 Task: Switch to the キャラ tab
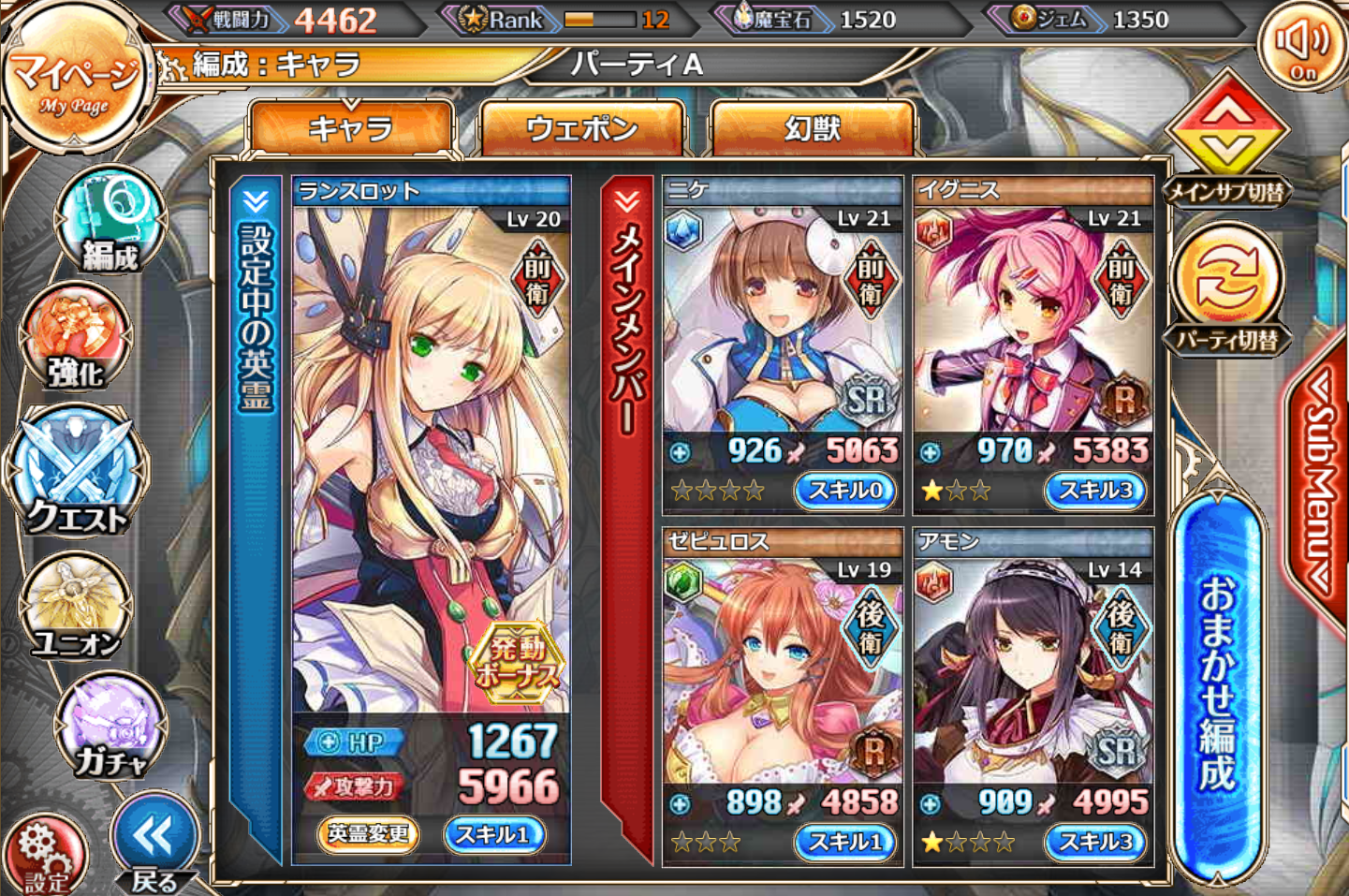(x=351, y=127)
